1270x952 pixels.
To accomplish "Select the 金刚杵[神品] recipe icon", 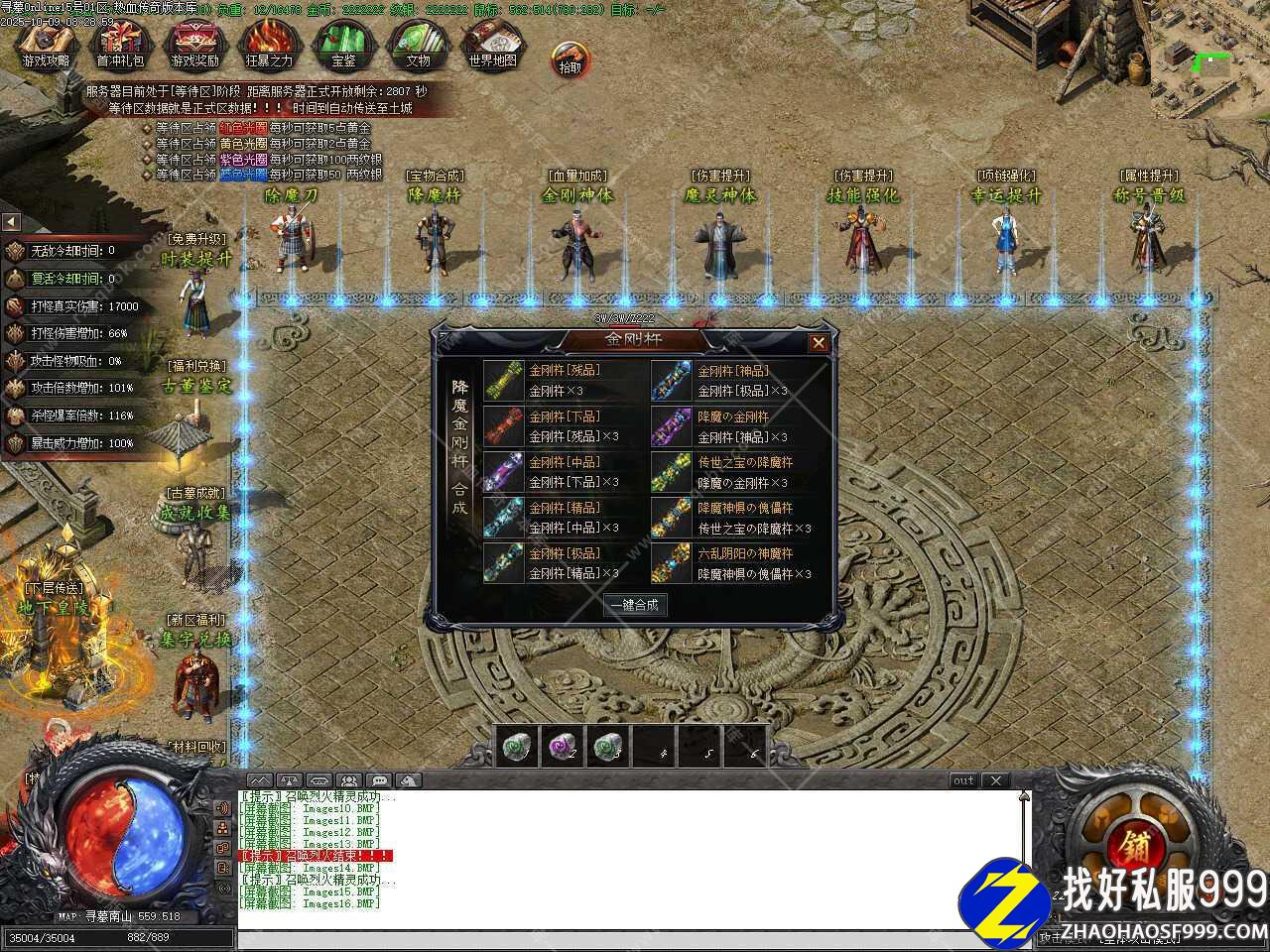I will click(x=671, y=380).
